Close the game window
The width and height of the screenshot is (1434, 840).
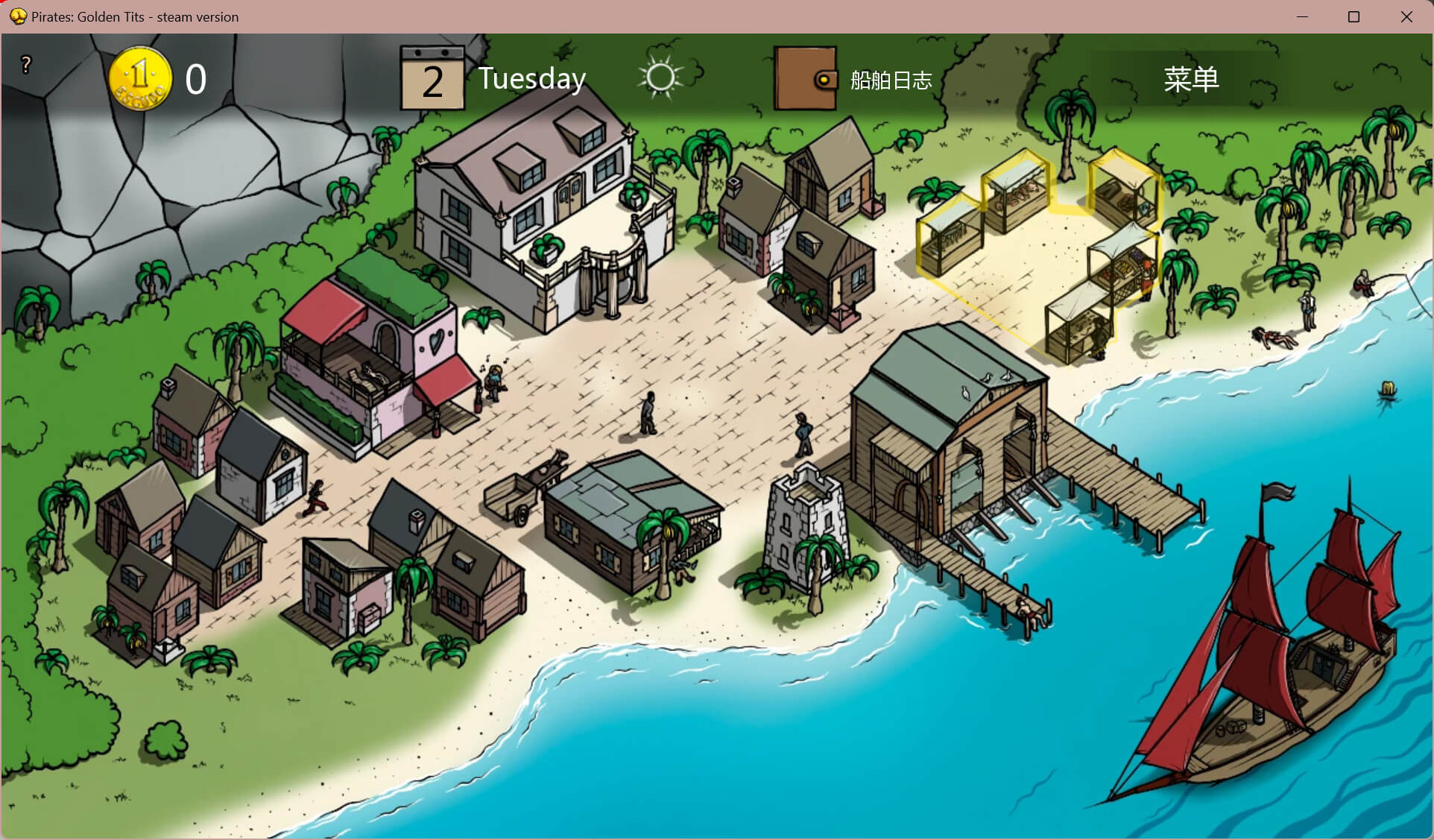click(1406, 16)
